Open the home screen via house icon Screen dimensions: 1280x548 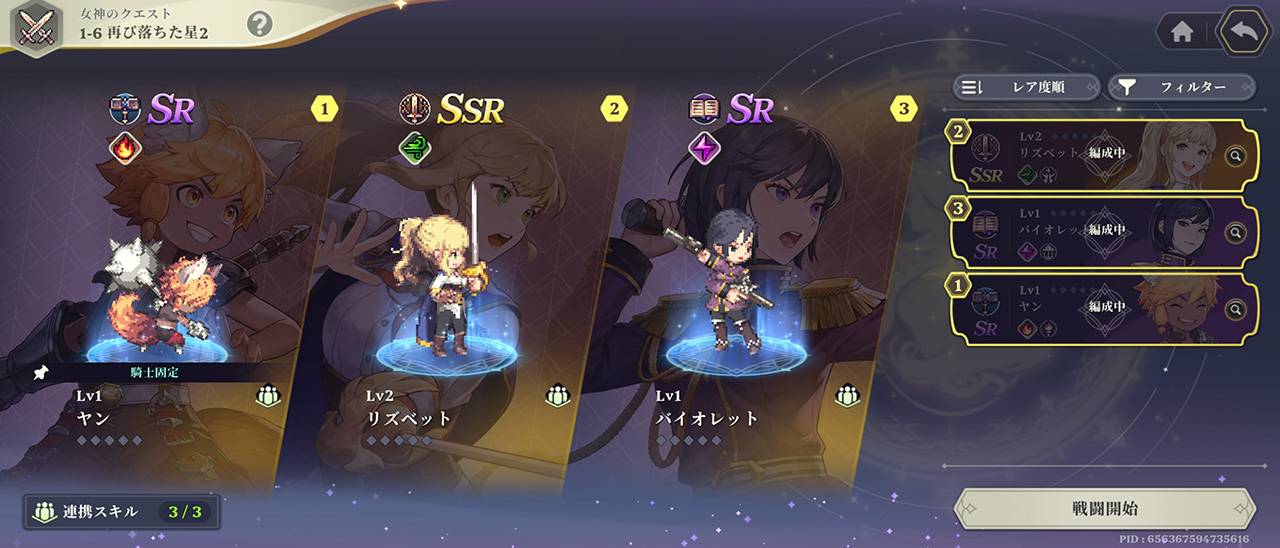(x=1182, y=32)
